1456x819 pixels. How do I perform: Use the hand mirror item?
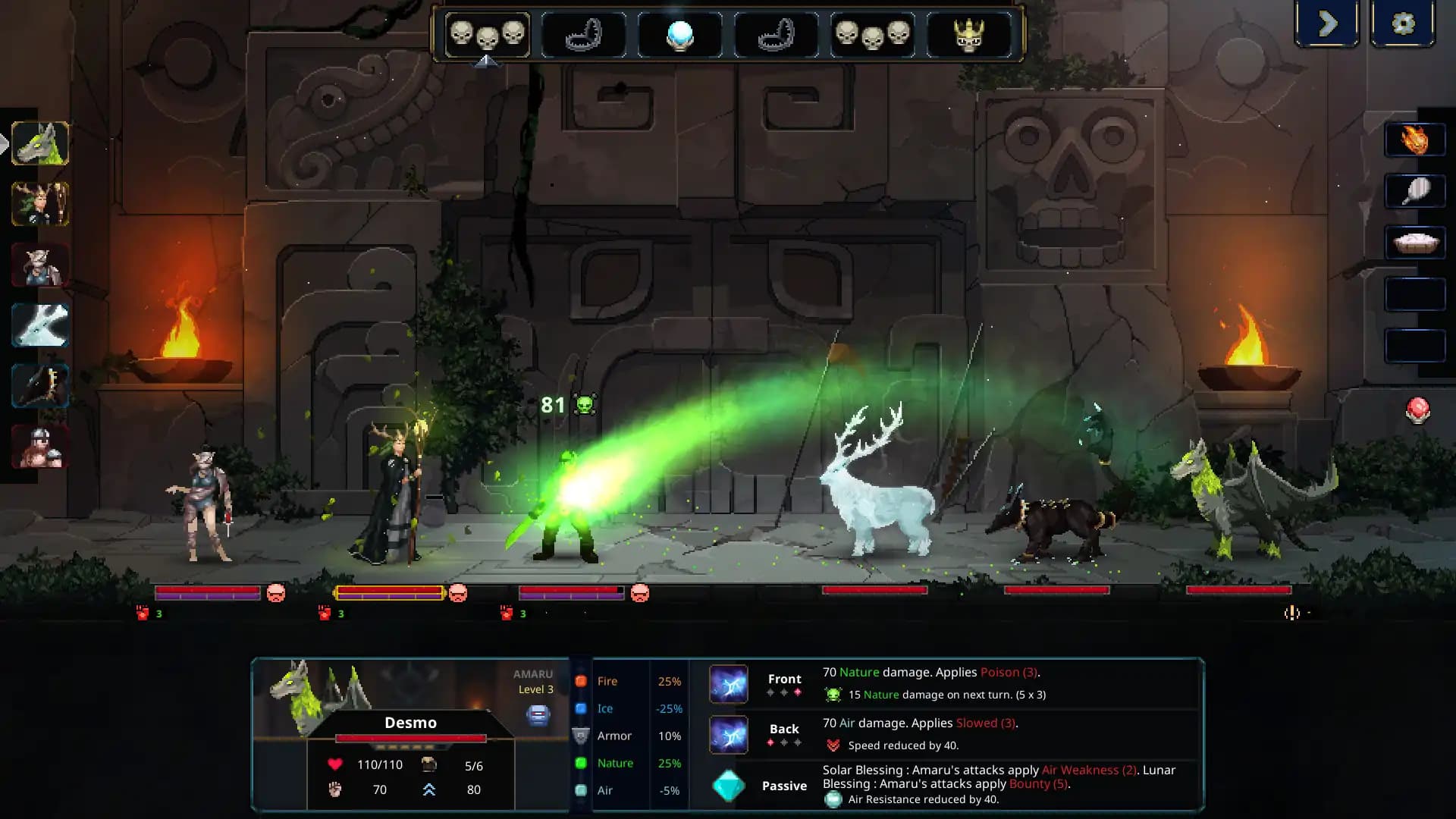tap(1415, 192)
